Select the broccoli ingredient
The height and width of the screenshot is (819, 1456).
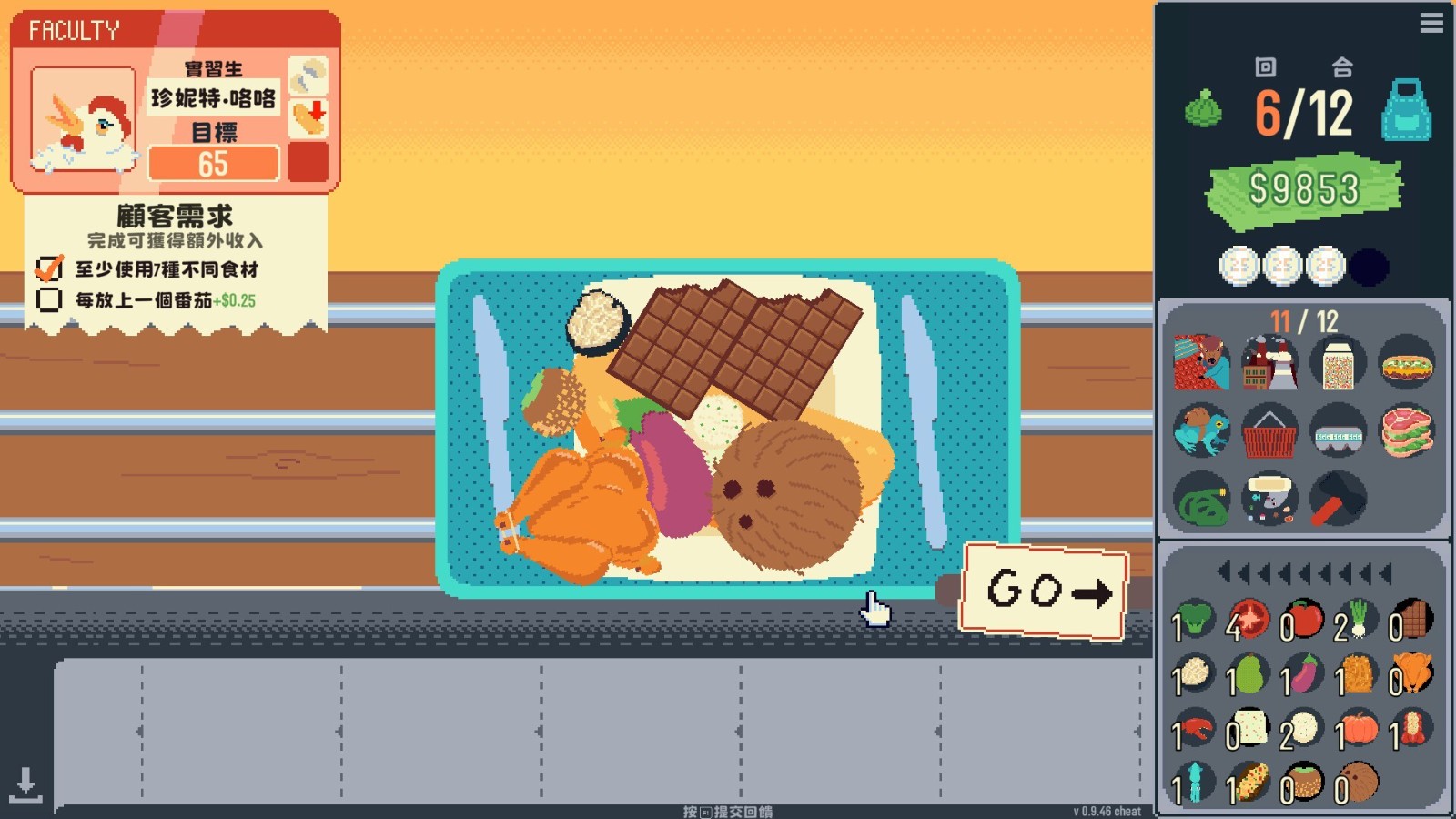tap(1194, 621)
